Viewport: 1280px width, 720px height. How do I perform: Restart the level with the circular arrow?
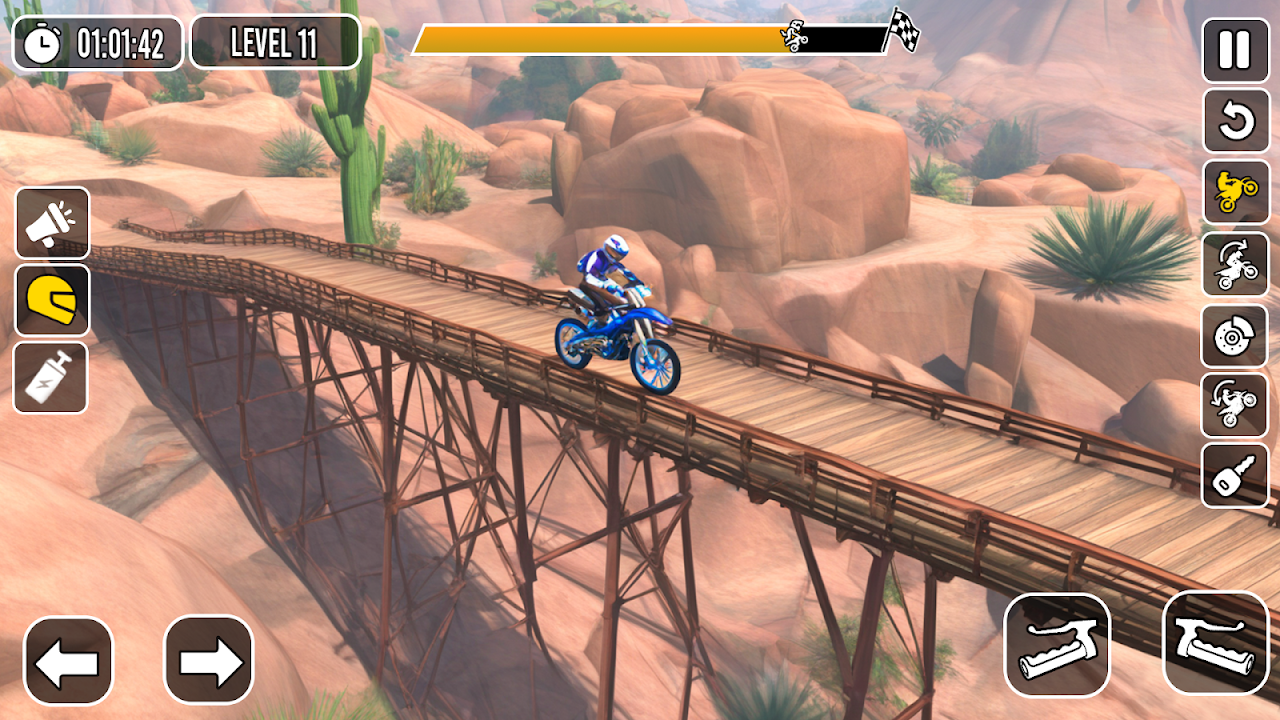click(1235, 121)
